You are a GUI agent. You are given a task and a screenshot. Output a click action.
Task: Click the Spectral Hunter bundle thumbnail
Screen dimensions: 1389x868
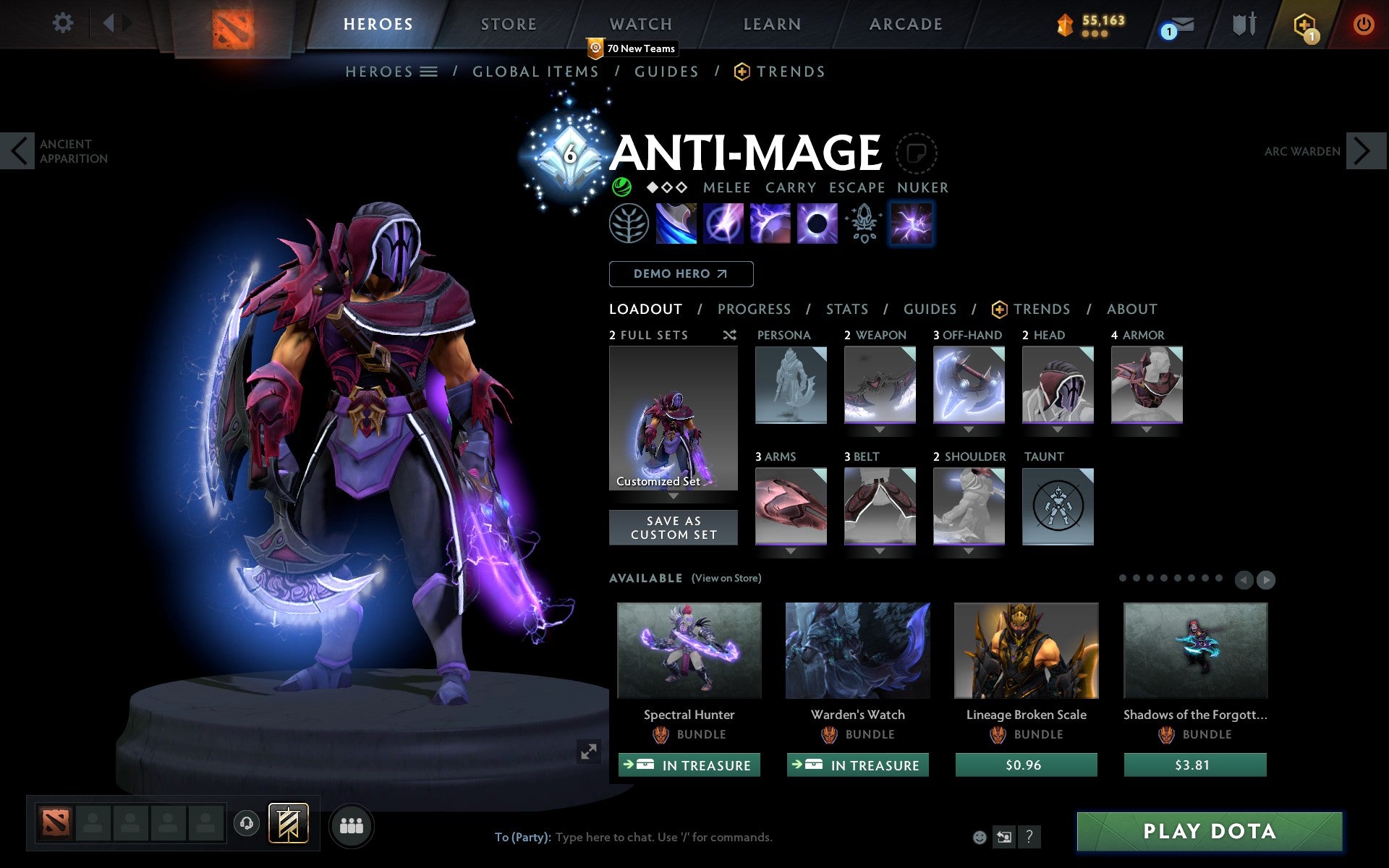click(x=689, y=651)
